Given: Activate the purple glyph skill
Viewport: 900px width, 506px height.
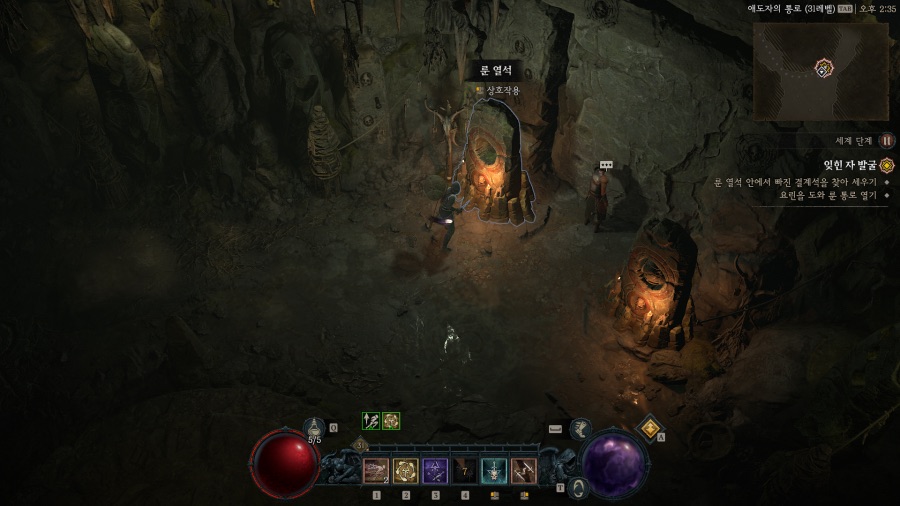Looking at the screenshot, I should (x=435, y=470).
